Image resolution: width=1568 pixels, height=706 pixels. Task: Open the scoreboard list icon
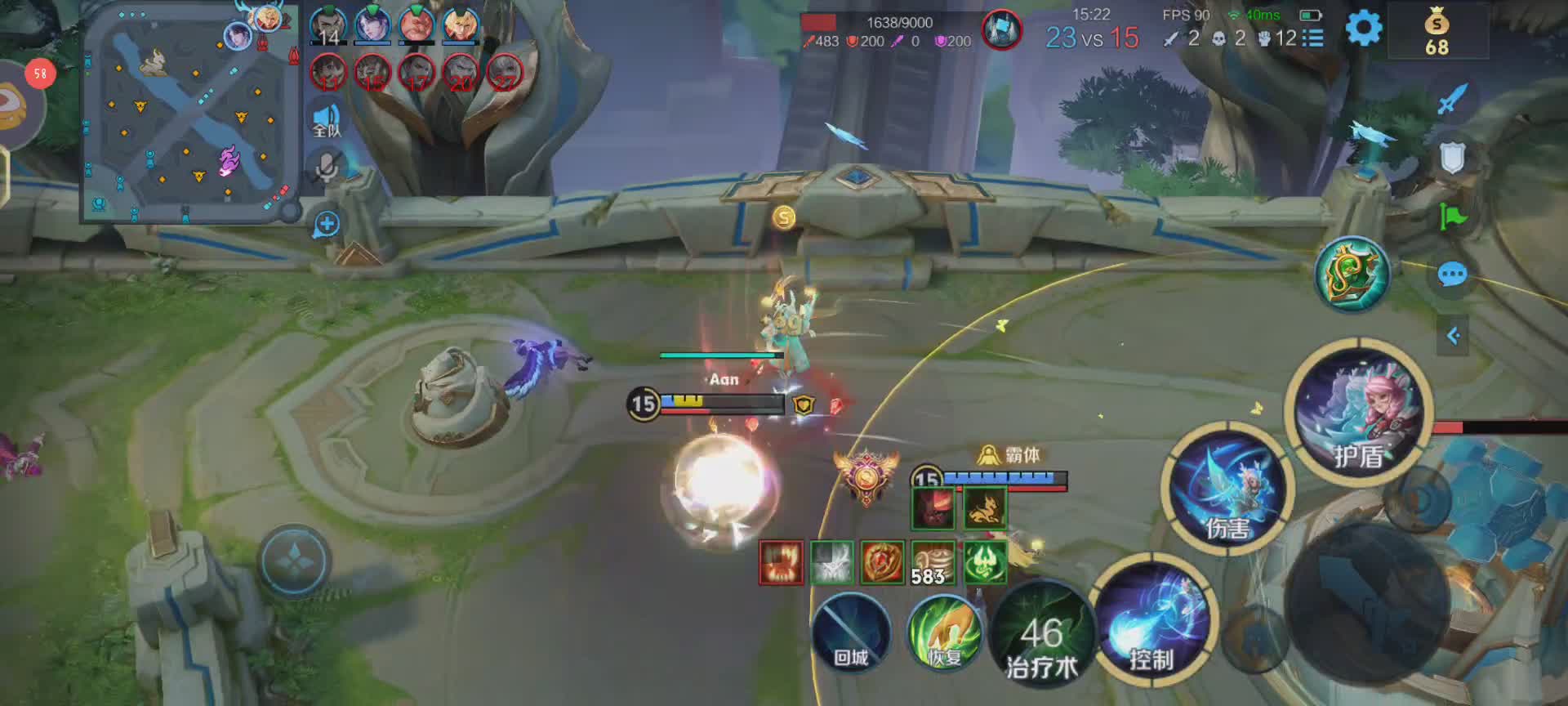pyautogui.click(x=1312, y=38)
